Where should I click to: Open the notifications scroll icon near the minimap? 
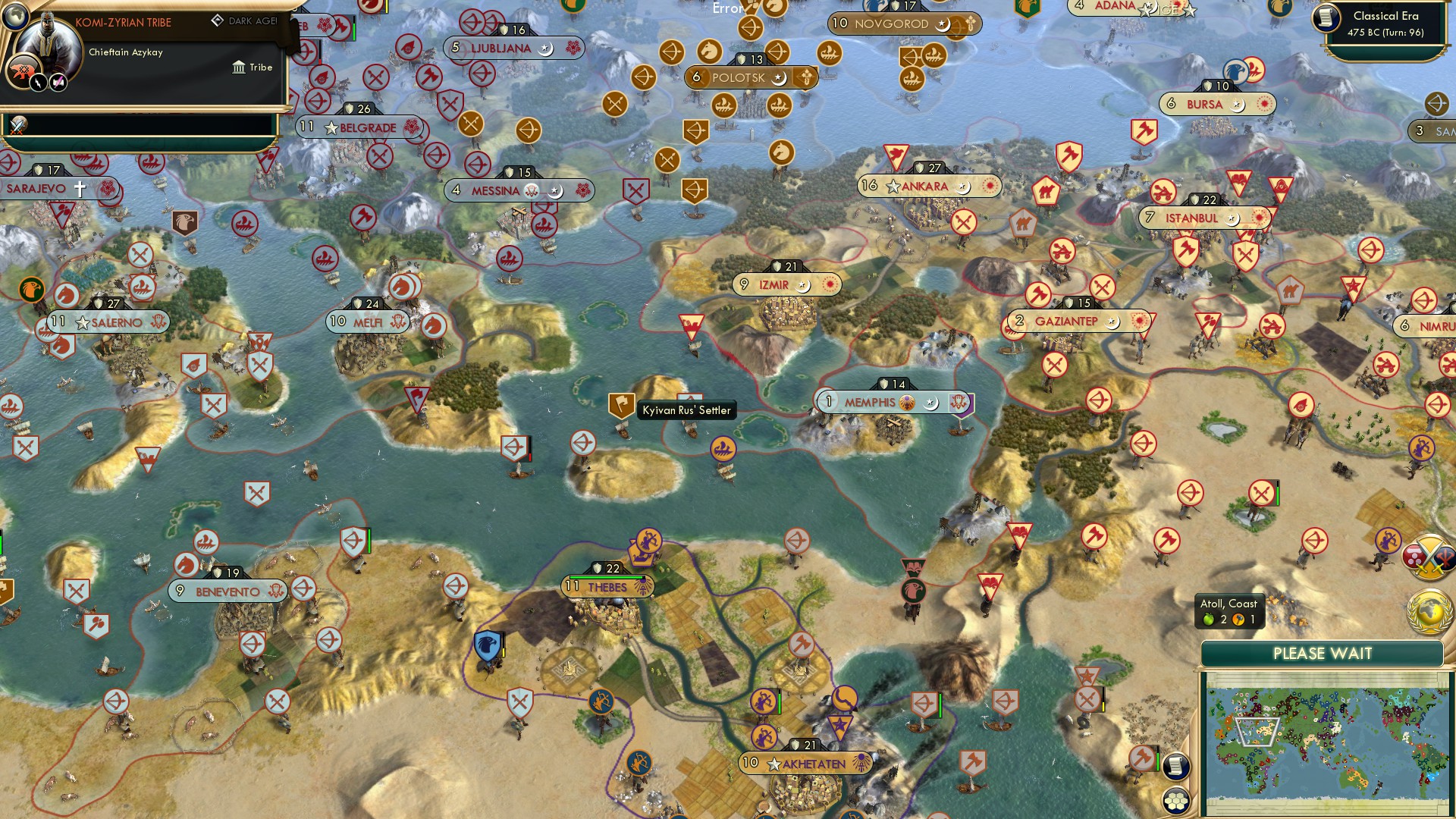pos(1176,768)
